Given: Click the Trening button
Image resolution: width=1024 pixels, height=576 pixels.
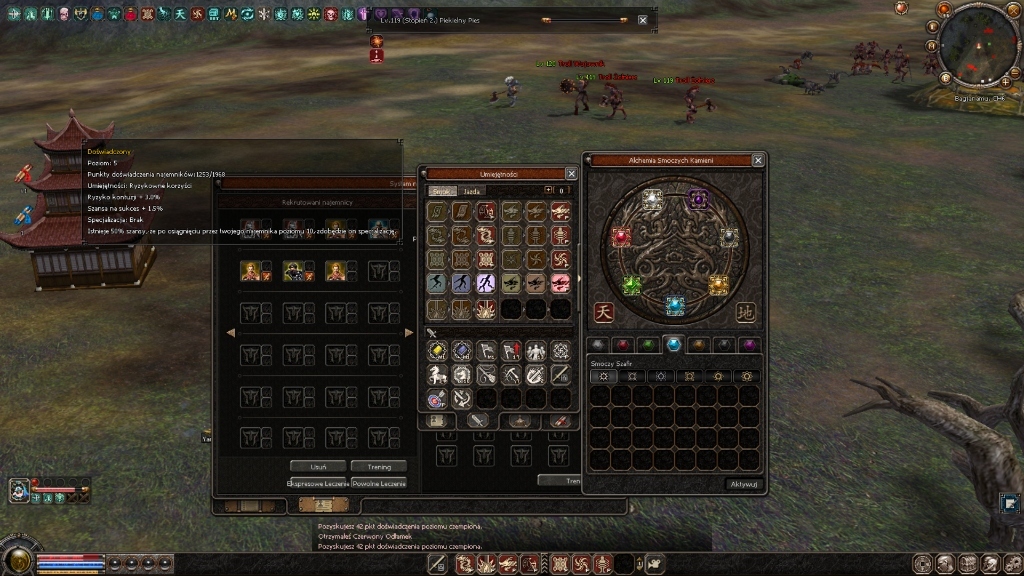Looking at the screenshot, I should tap(379, 466).
